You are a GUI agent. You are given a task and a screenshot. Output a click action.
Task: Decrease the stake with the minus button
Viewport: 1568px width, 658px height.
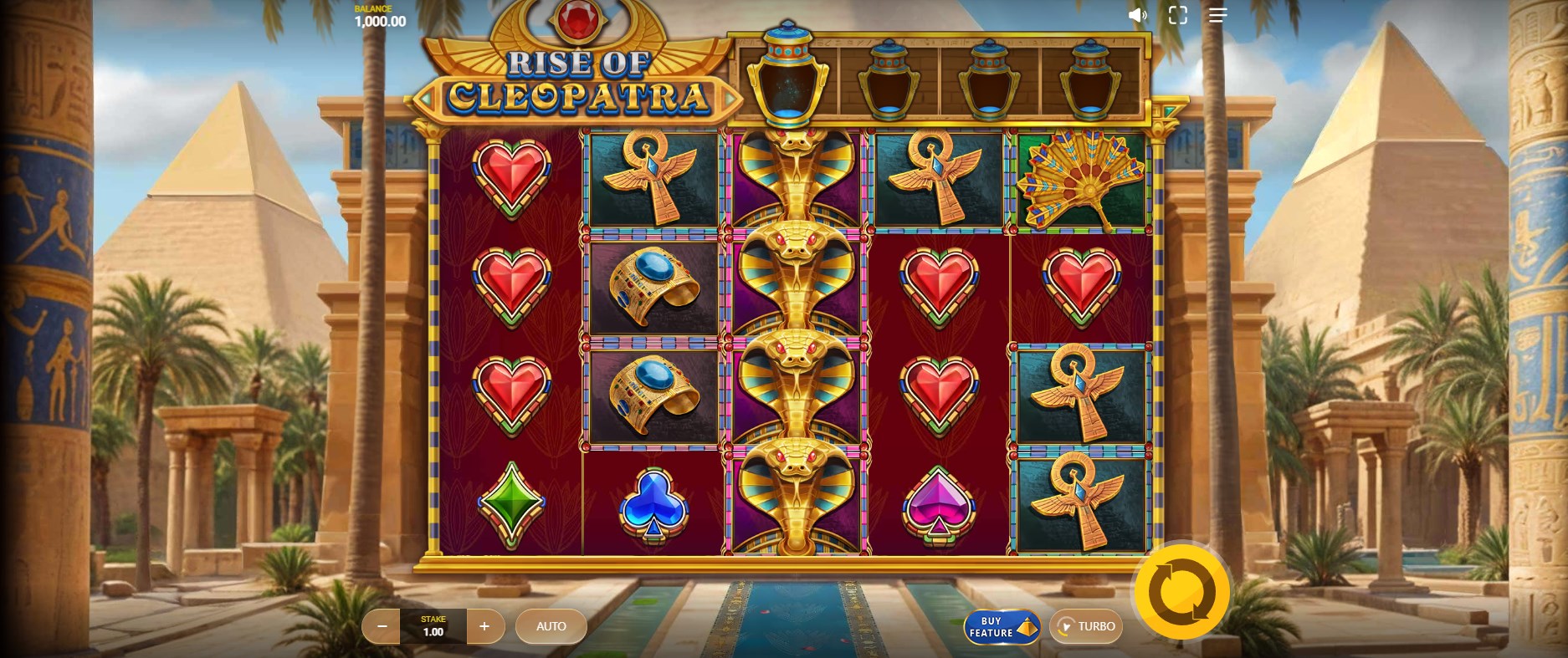click(x=382, y=626)
